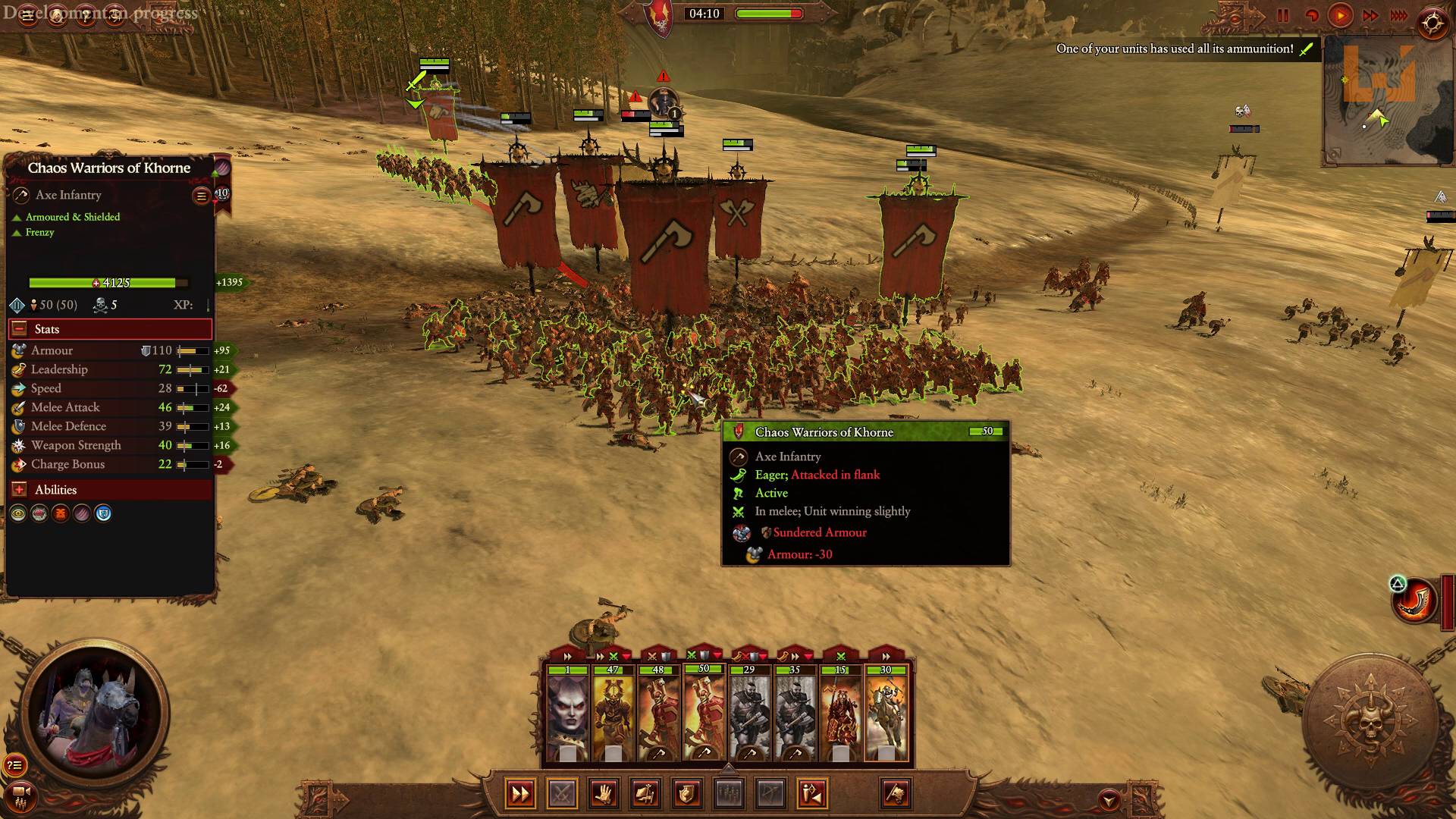The image size is (1456, 819).
Task: Click the Armour stat progress bar
Action: click(192, 350)
